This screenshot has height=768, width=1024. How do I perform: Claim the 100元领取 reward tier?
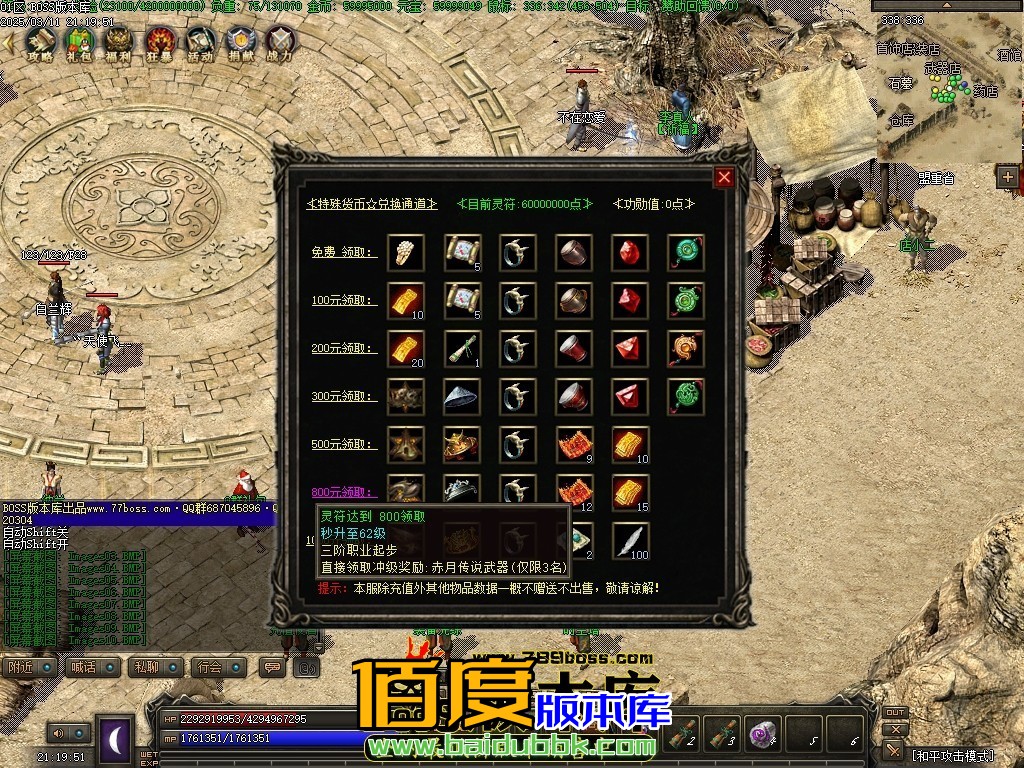click(344, 300)
